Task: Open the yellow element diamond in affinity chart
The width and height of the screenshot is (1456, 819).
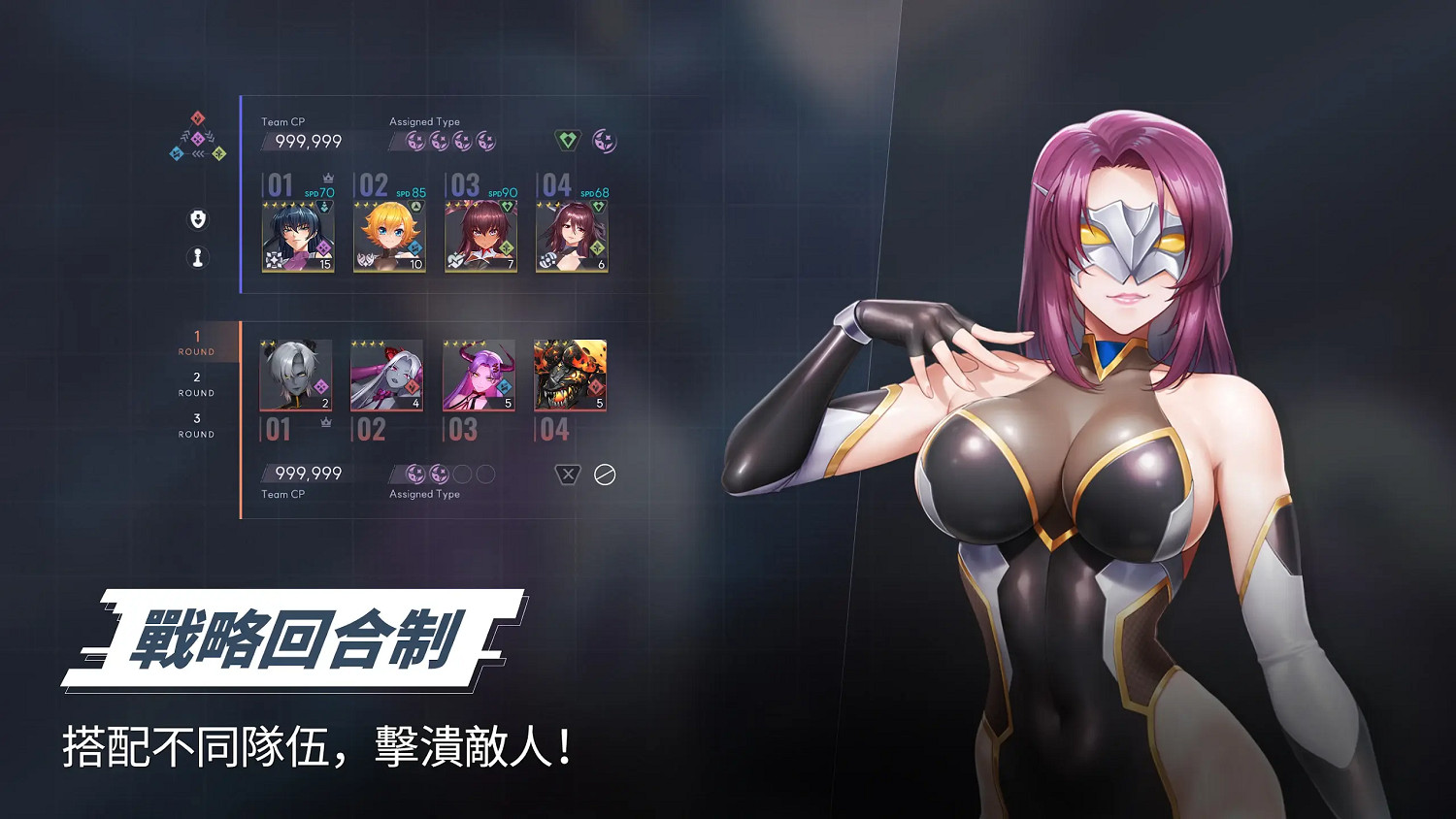Action: click(220, 152)
